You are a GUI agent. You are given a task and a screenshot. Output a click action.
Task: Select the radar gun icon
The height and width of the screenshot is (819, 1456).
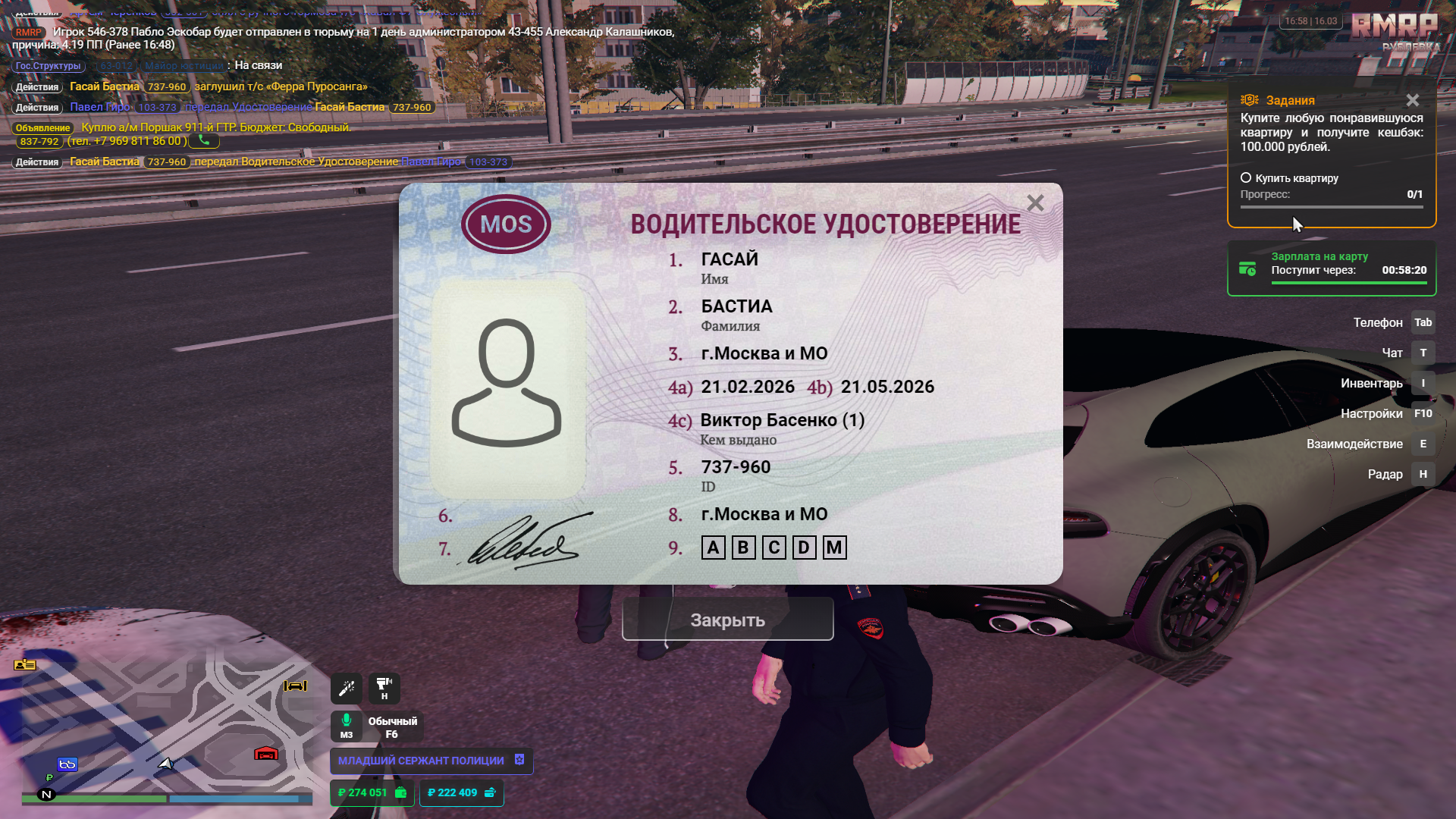(x=384, y=686)
